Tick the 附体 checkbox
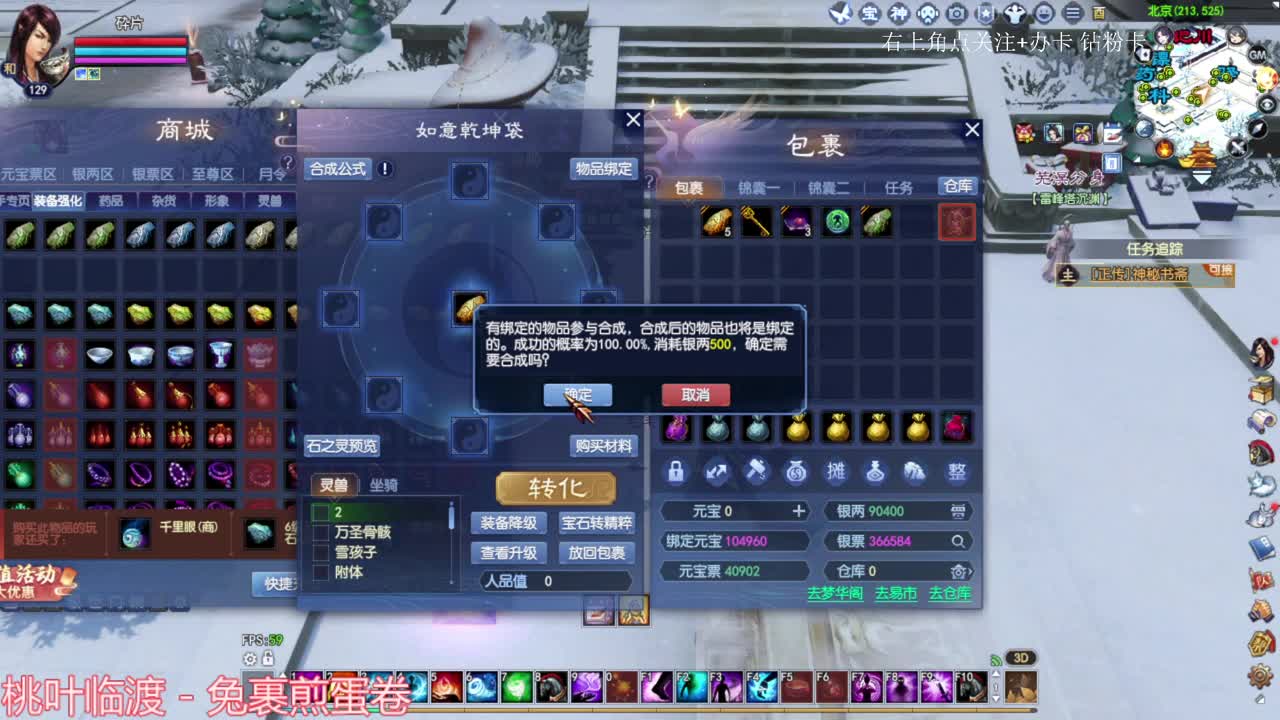This screenshot has height=720, width=1280. tap(322, 573)
